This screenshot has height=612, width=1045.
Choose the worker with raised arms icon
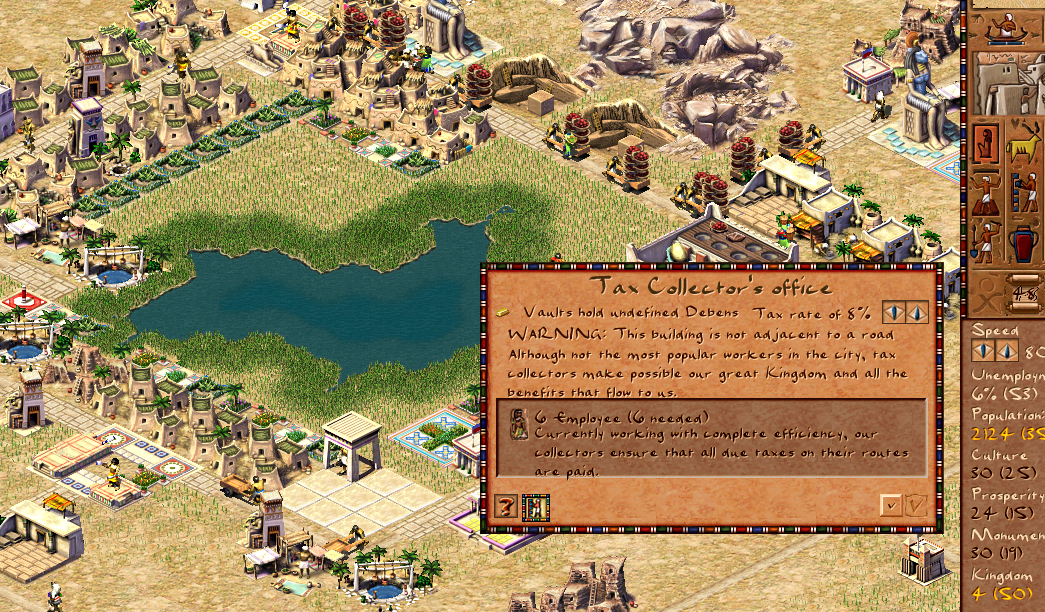(x=986, y=193)
